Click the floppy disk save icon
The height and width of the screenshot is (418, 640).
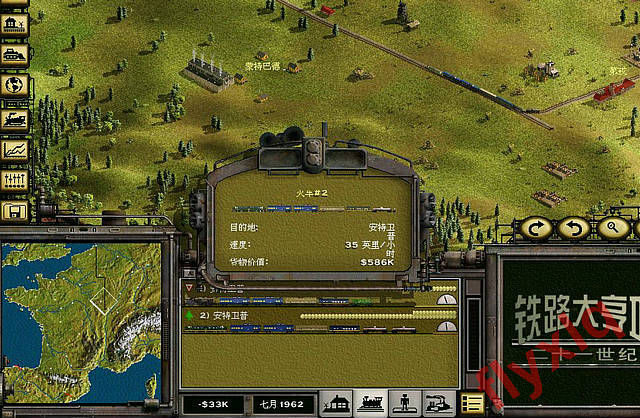pos(15,210)
